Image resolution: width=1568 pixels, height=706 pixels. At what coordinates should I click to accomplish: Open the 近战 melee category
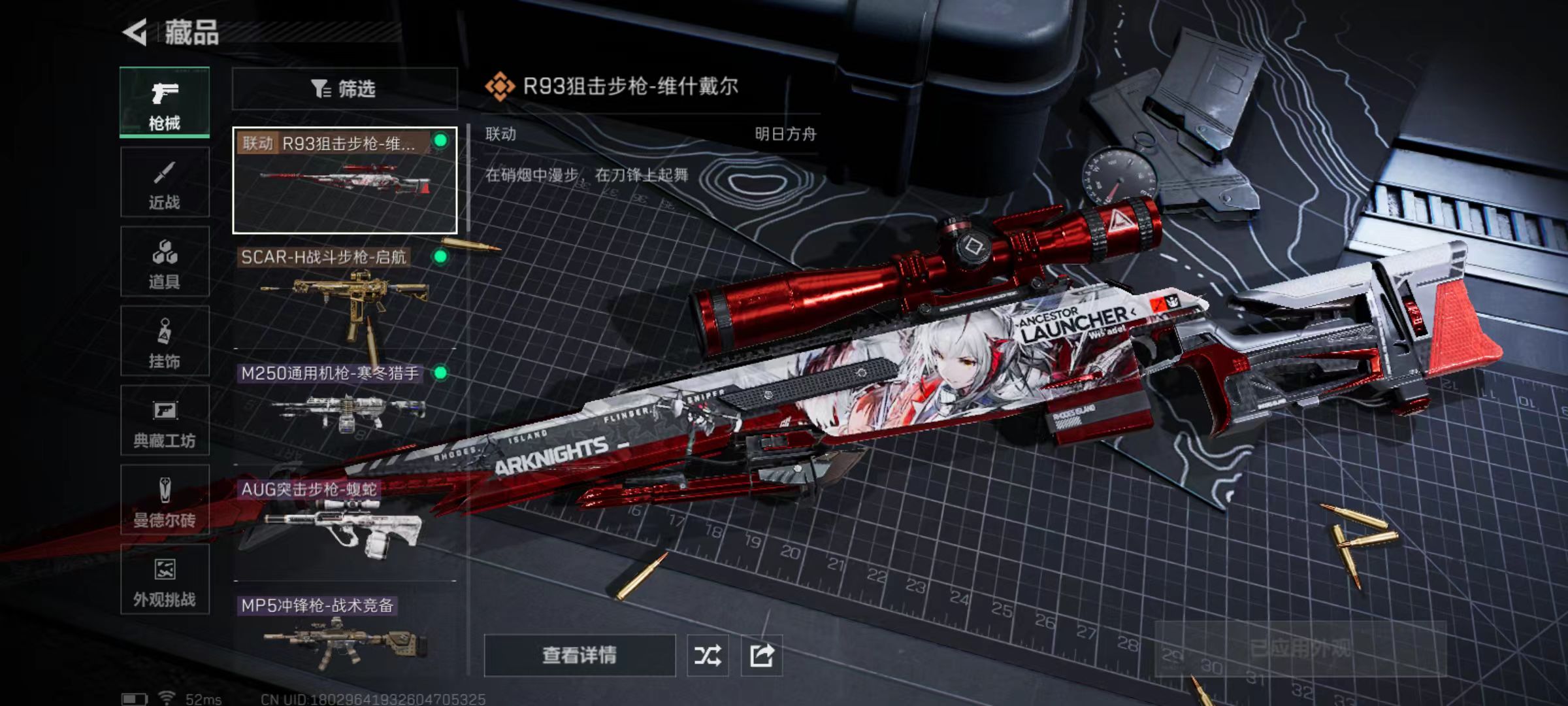[165, 182]
